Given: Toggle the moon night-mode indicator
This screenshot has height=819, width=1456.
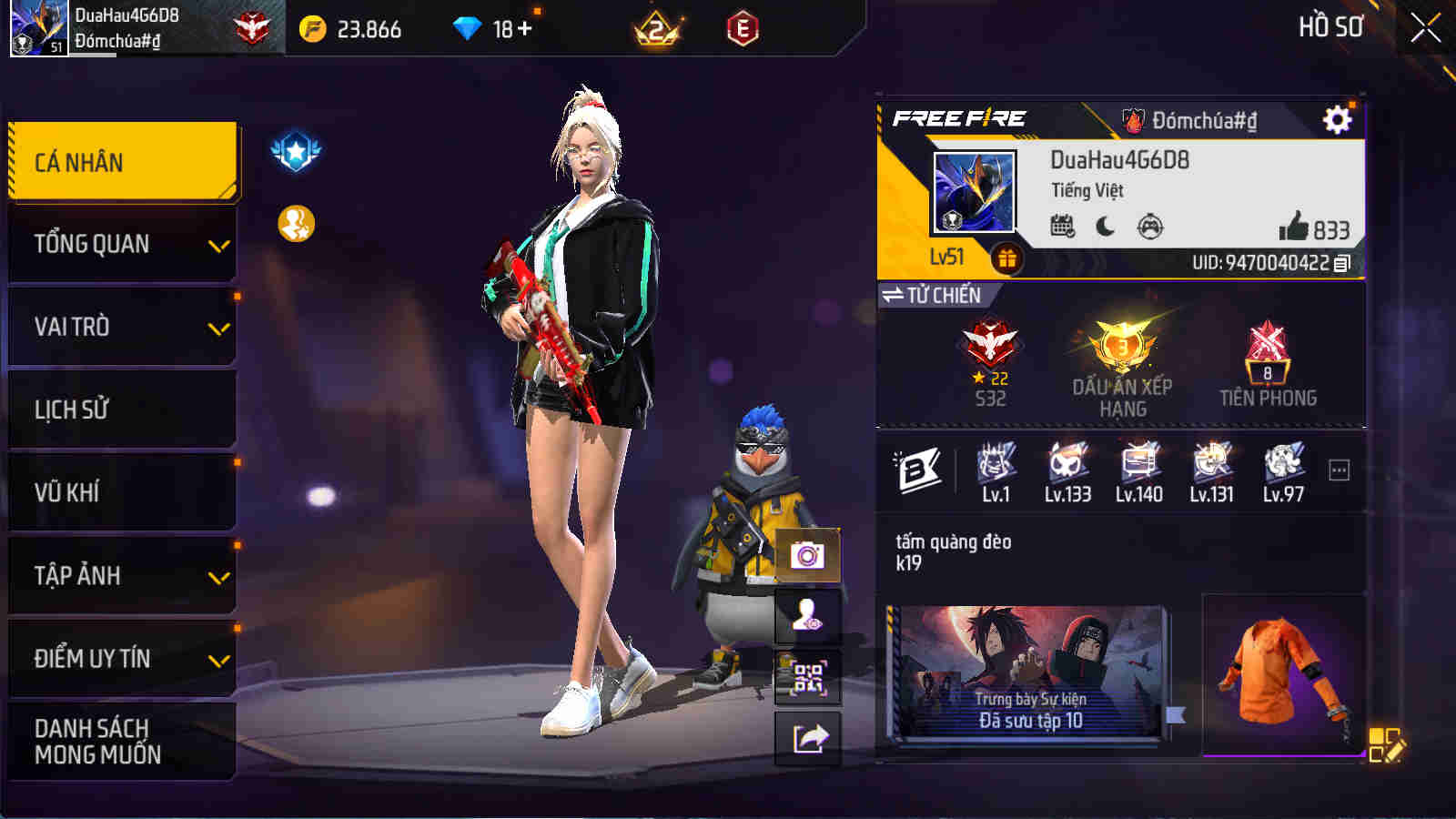Looking at the screenshot, I should 1104,227.
